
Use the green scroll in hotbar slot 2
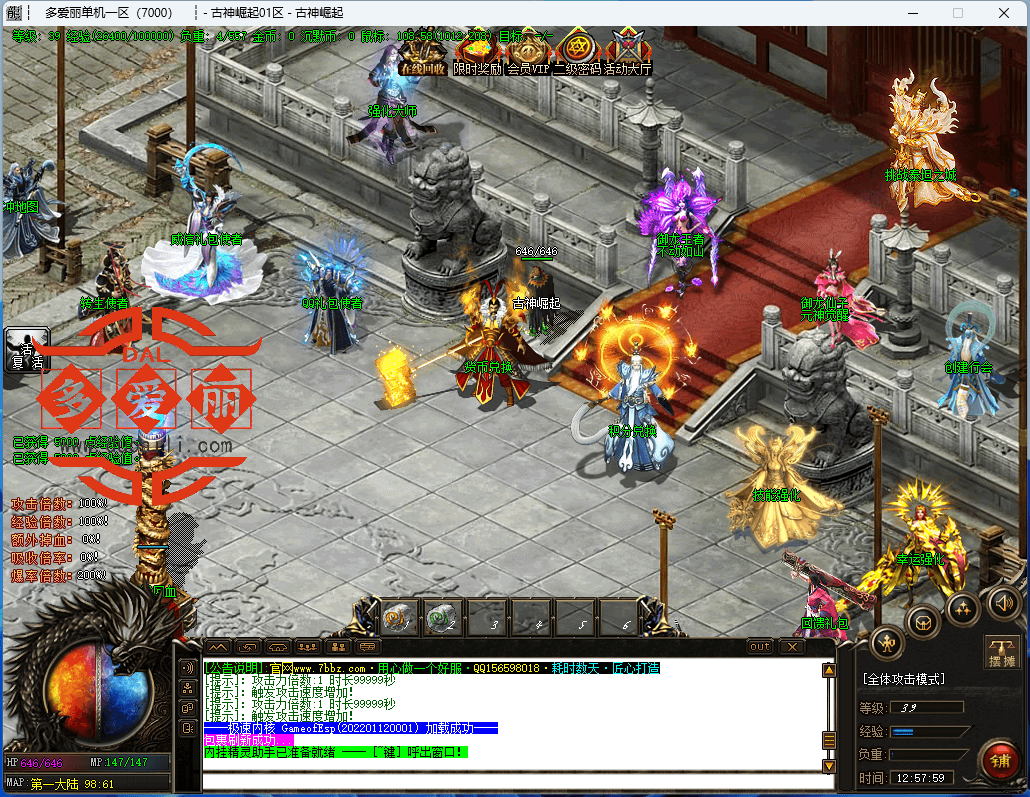445,619
